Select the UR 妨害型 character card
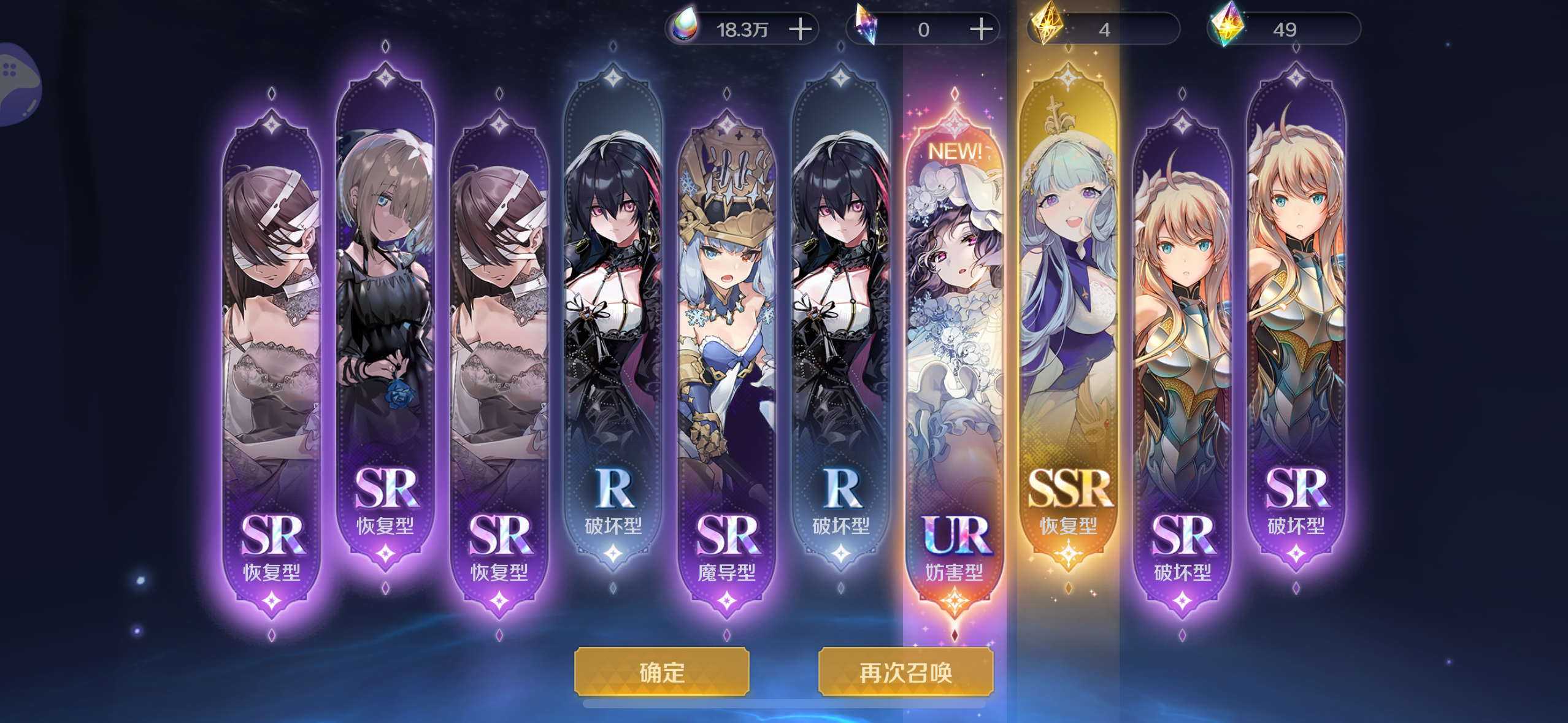The width and height of the screenshot is (1568, 723). pos(955,337)
